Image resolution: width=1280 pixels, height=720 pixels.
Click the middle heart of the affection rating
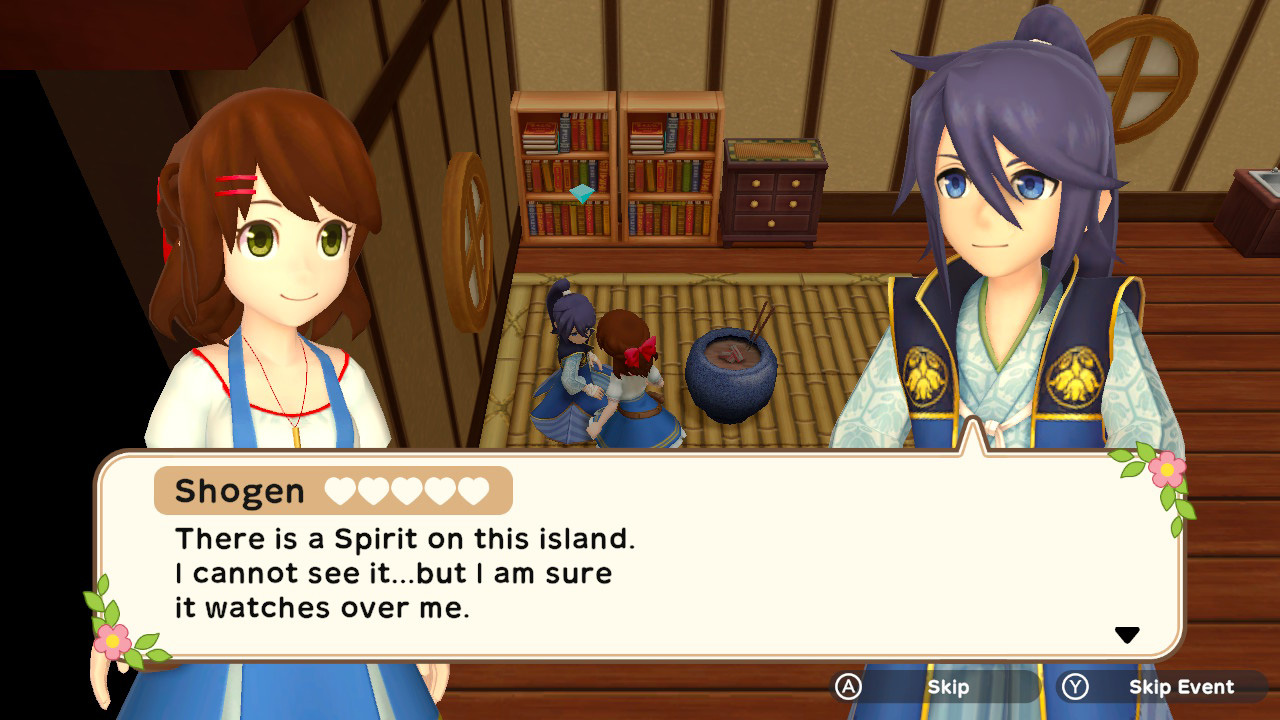tap(404, 490)
